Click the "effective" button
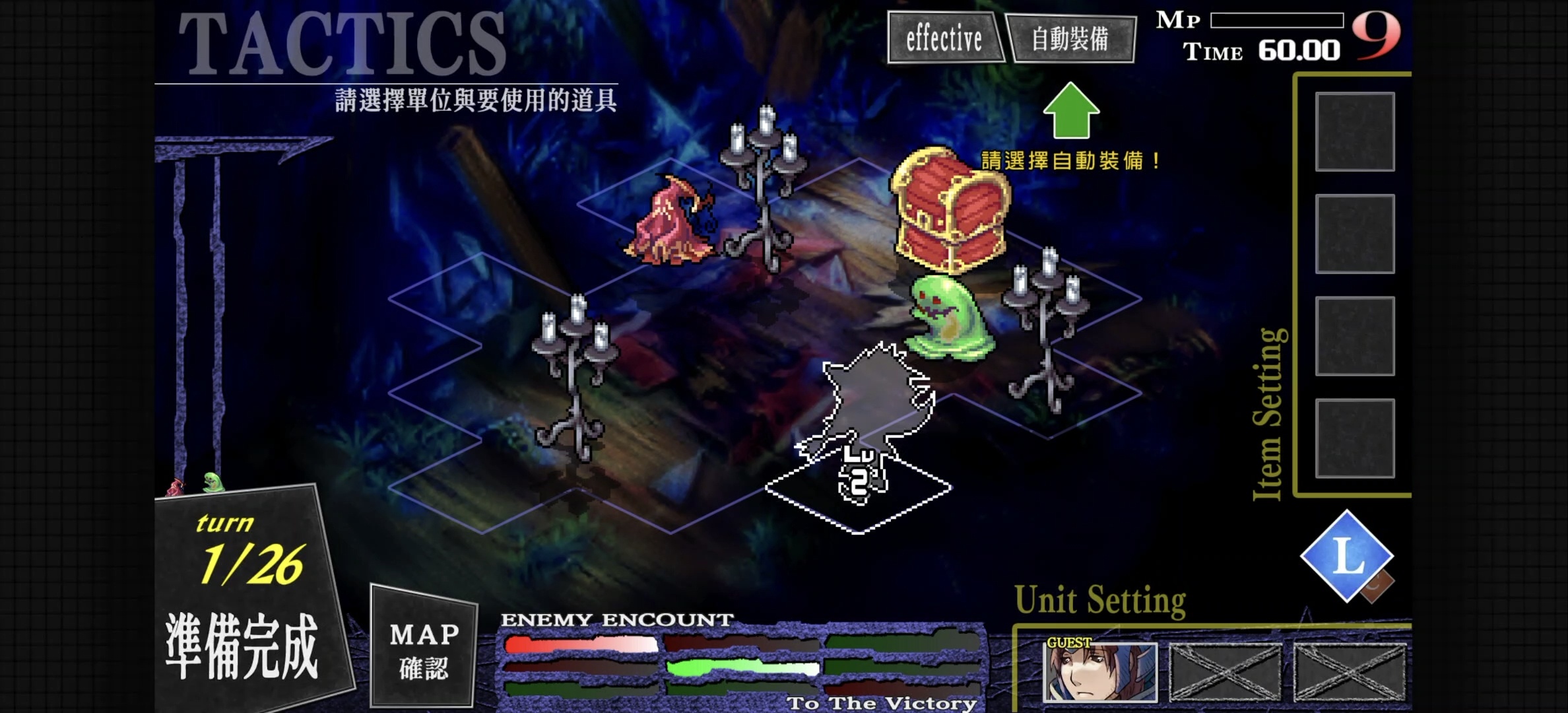The image size is (1568, 713). tap(946, 38)
